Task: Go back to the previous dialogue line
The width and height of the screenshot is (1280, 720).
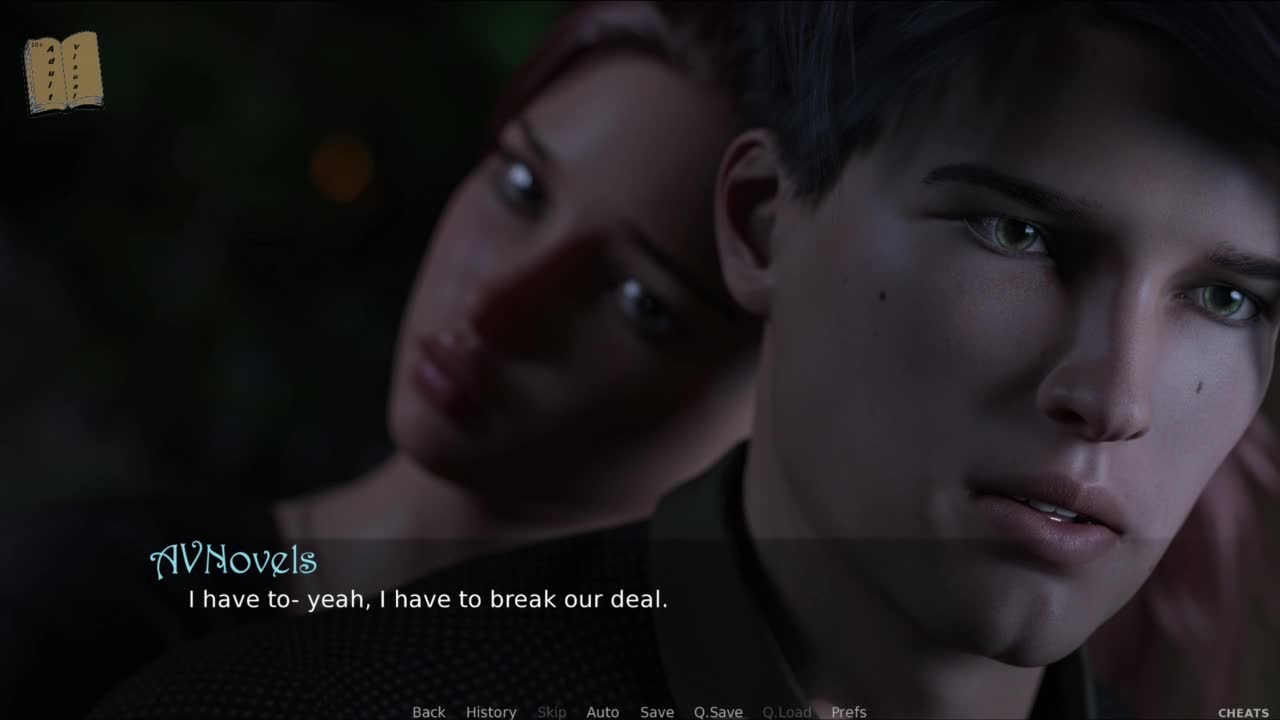Action: click(x=429, y=712)
